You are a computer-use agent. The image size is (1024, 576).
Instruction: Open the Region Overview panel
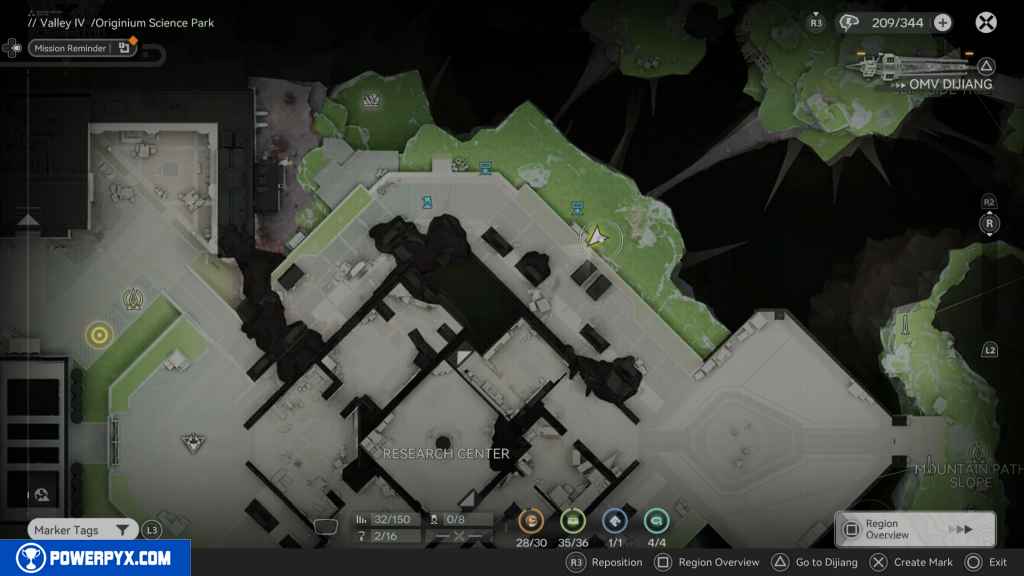(914, 529)
